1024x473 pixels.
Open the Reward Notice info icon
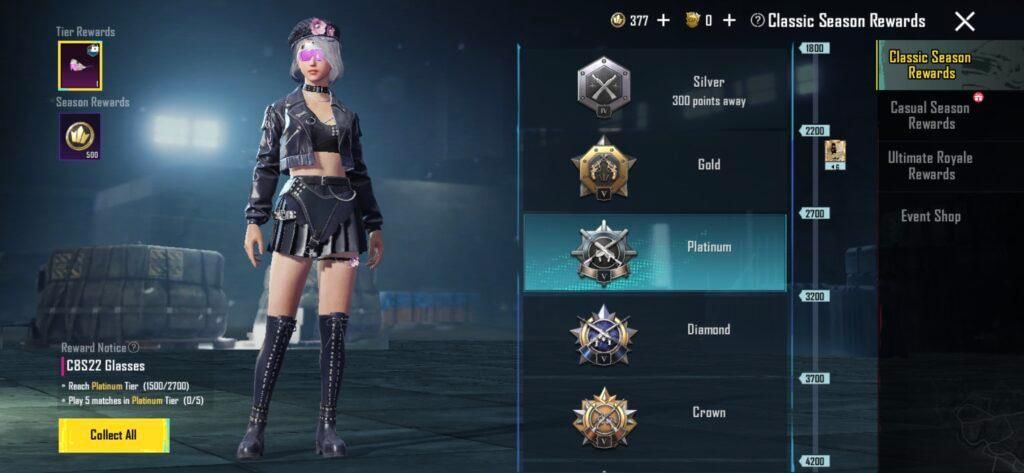(134, 347)
